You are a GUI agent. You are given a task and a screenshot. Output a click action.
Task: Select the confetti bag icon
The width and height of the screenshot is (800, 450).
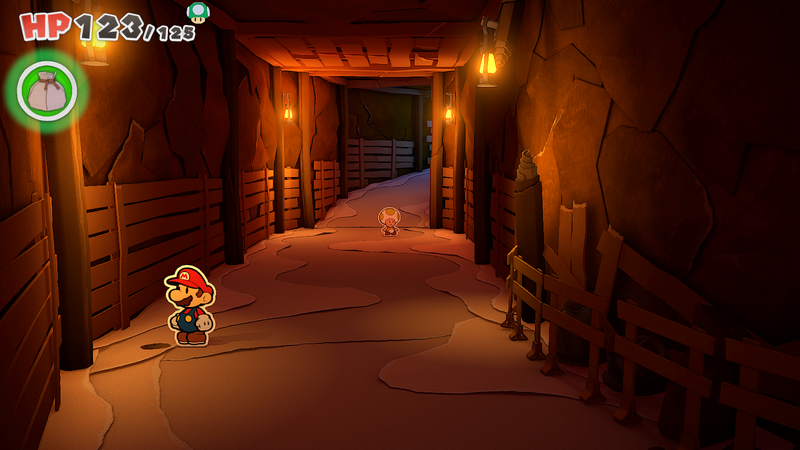[46, 91]
